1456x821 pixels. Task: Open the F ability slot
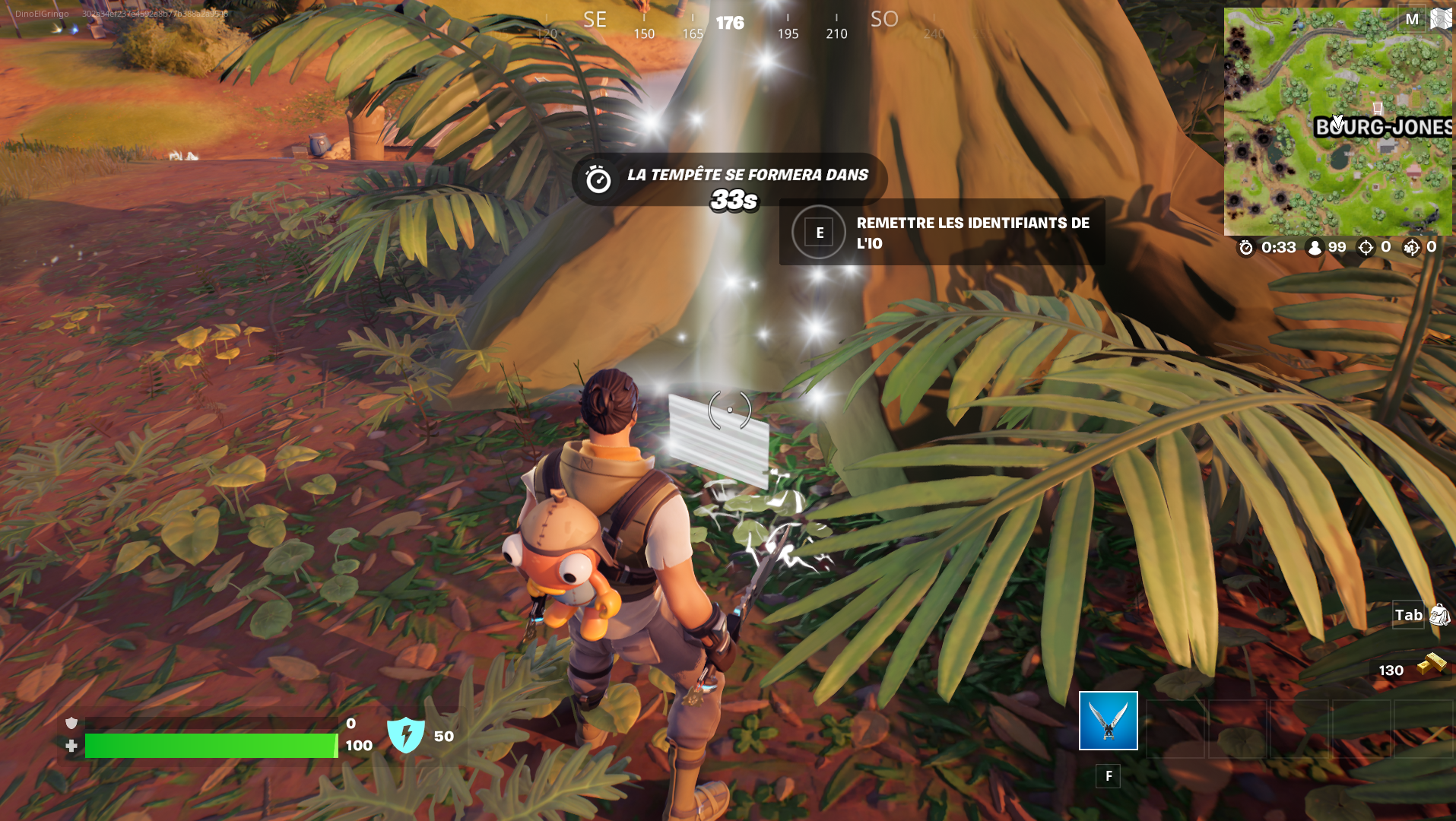click(1108, 776)
